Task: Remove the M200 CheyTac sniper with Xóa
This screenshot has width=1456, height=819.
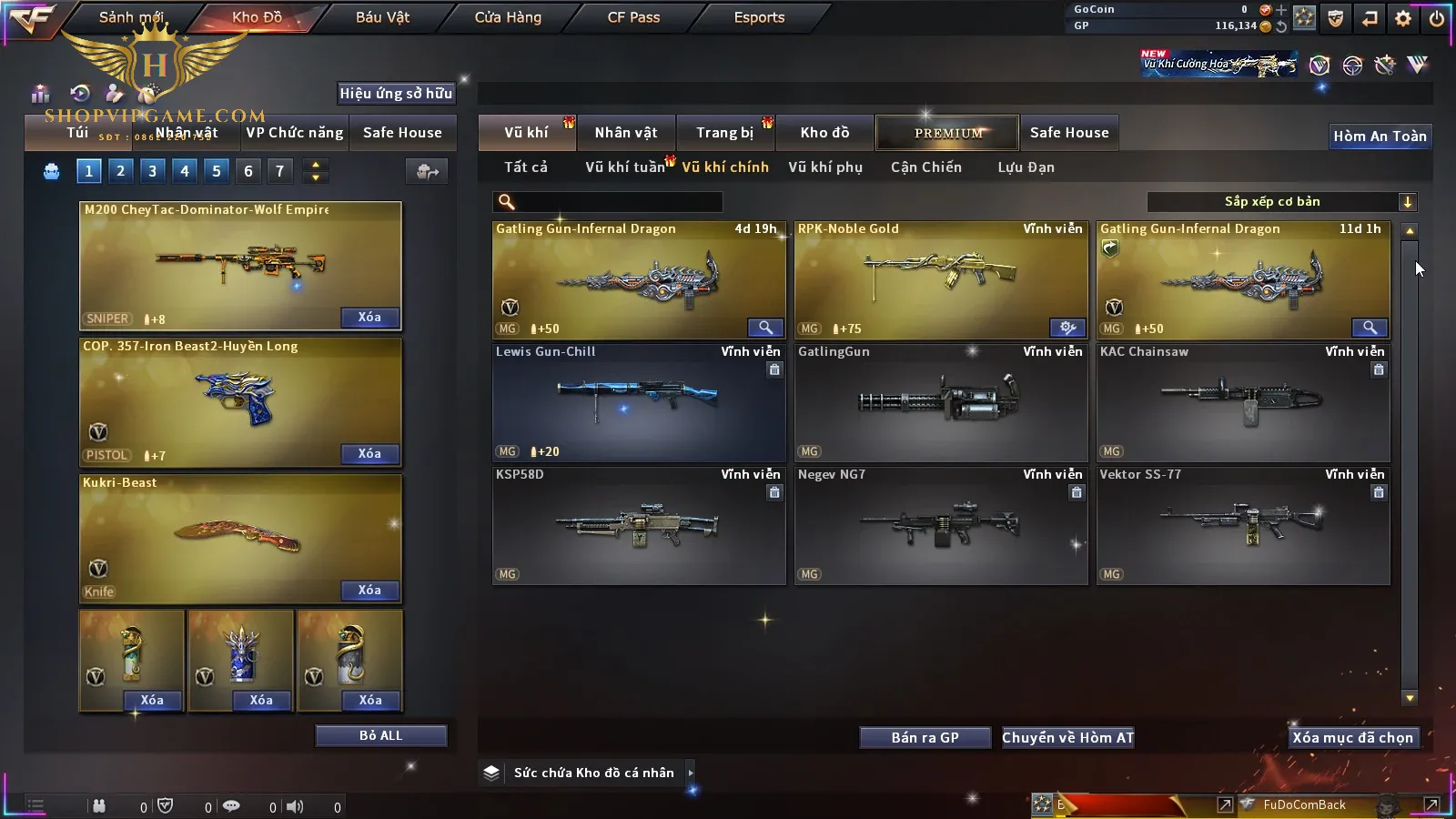Action: (369, 318)
